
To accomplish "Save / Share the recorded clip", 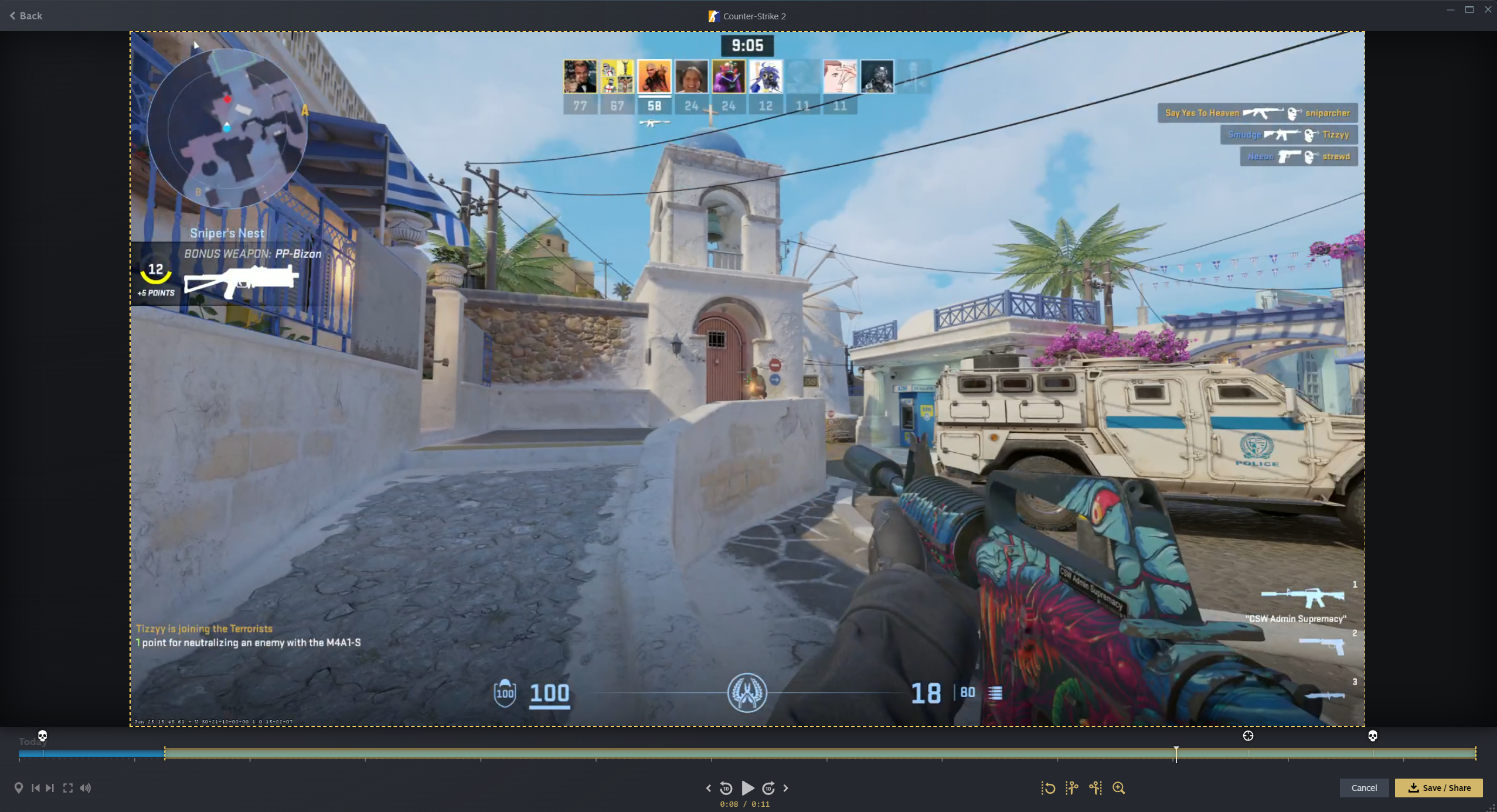I will (1439, 788).
